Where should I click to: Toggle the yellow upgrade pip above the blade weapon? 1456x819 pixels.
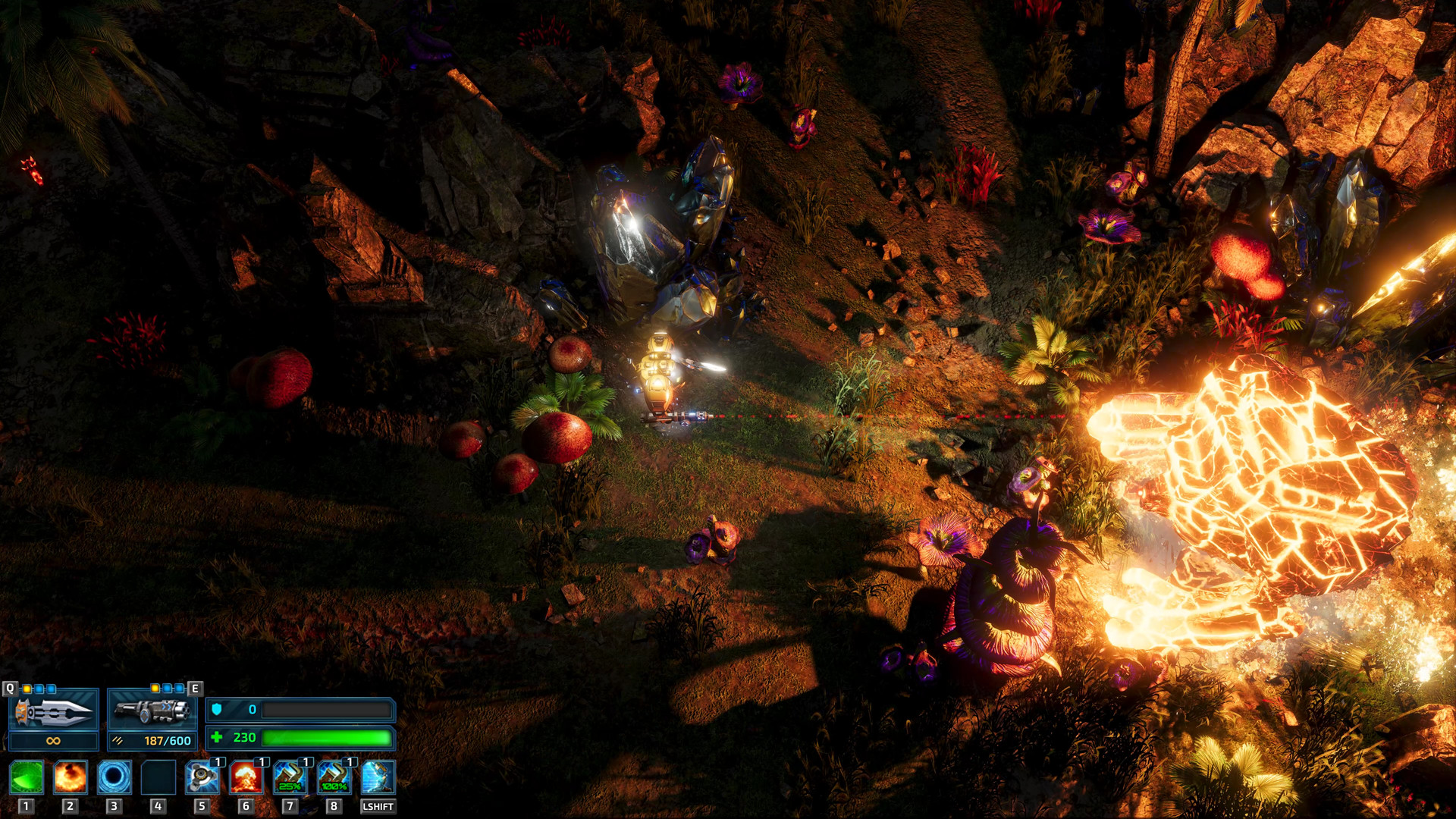(x=27, y=689)
